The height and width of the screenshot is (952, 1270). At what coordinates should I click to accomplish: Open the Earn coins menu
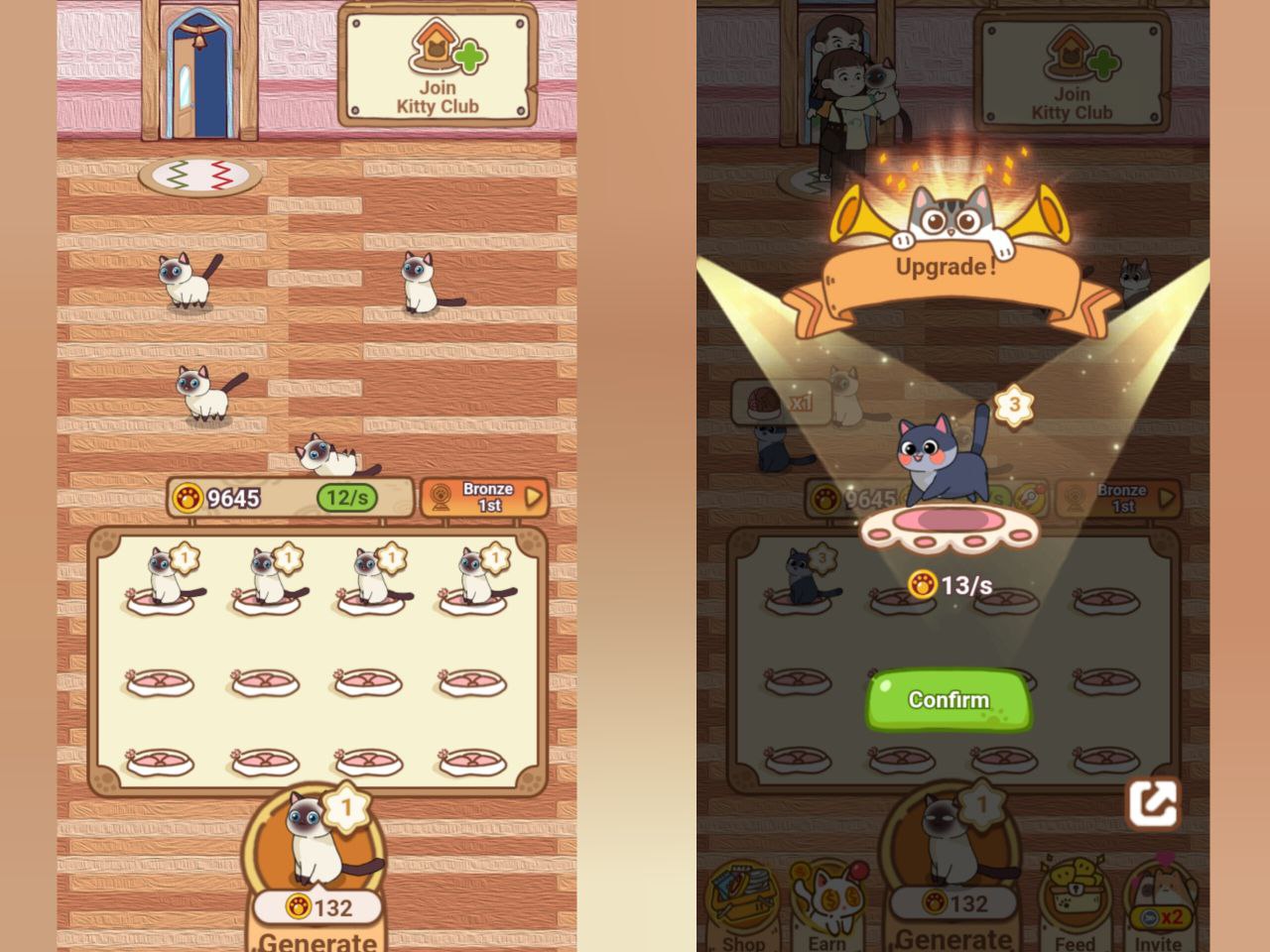point(827,907)
